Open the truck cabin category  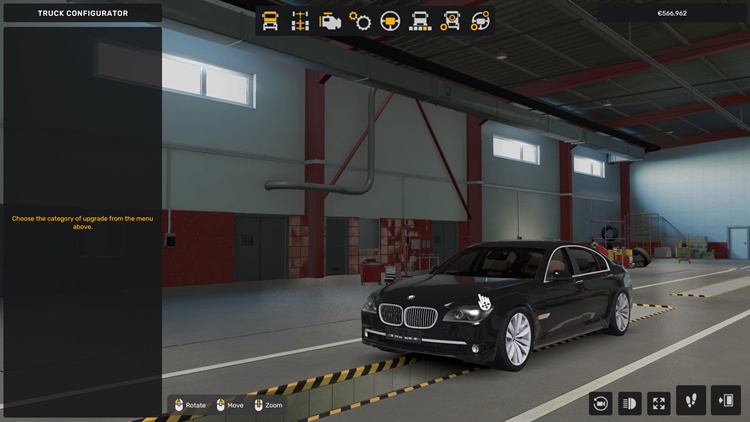point(270,20)
